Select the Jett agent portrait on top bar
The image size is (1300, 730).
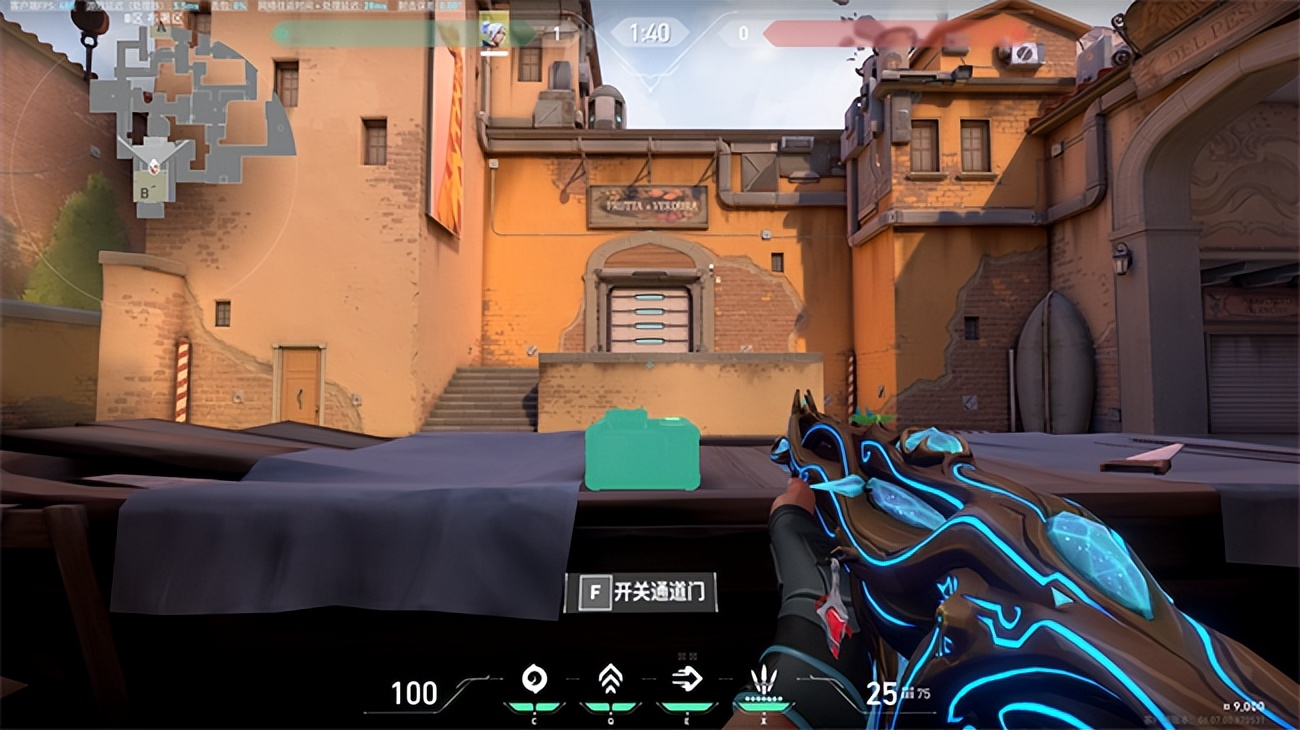[x=493, y=31]
